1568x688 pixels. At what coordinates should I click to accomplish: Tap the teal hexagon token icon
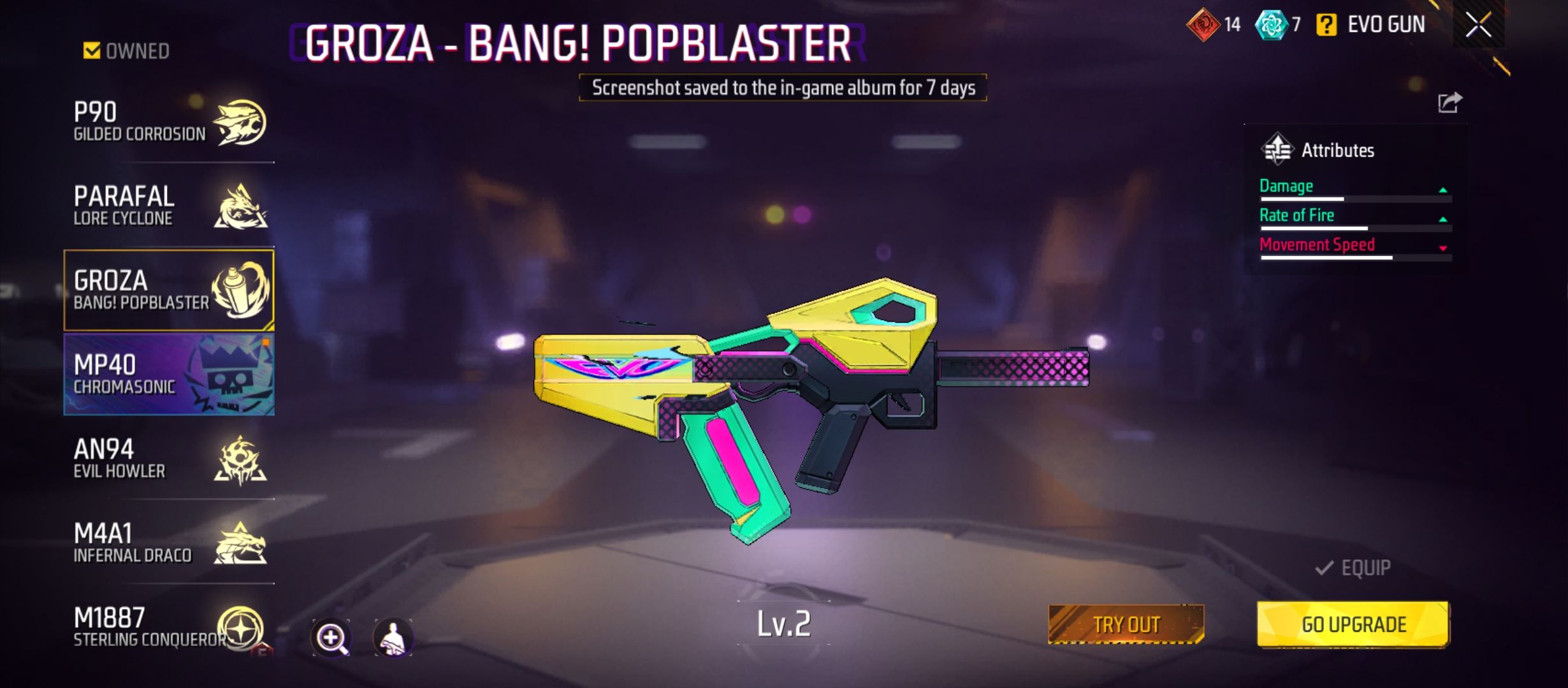click(x=1270, y=25)
